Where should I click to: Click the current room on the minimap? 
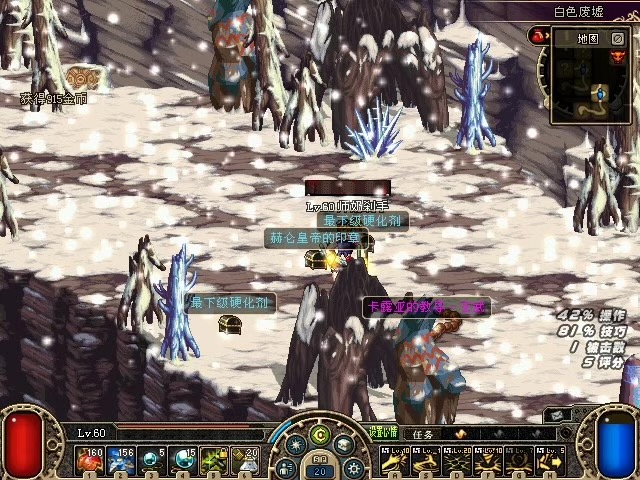(600, 94)
